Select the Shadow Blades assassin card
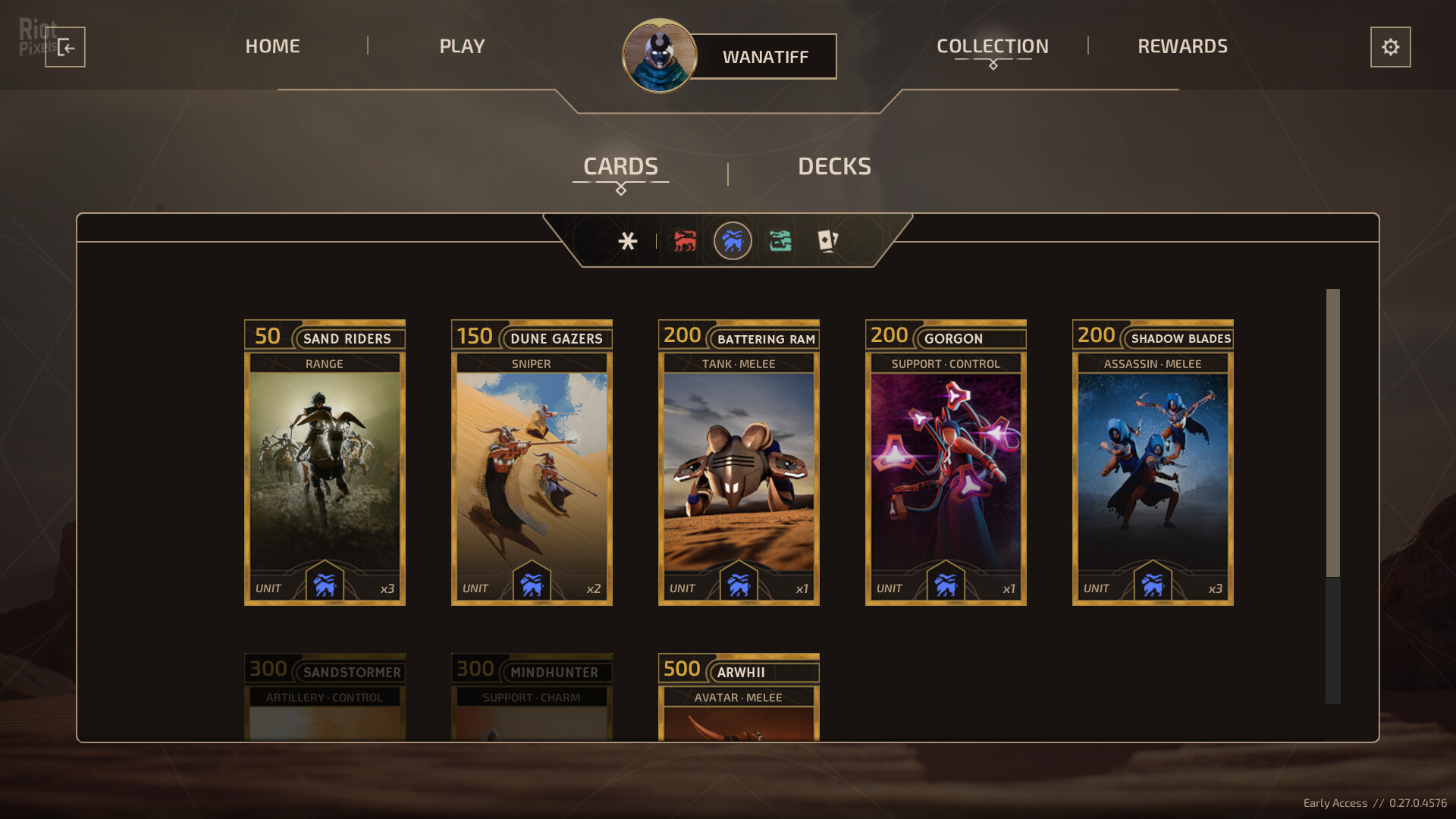 (1153, 463)
